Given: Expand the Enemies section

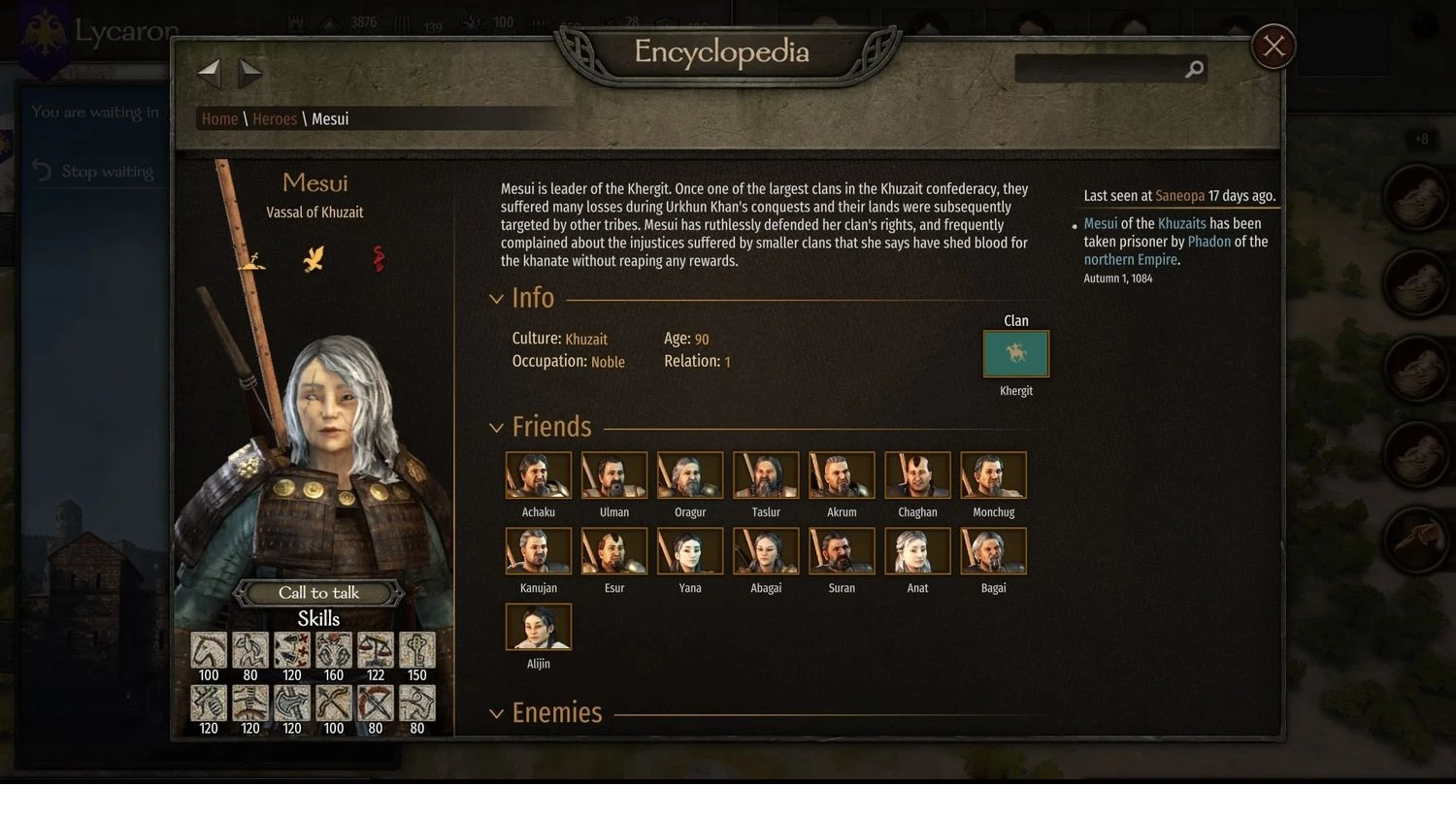Looking at the screenshot, I should (x=497, y=713).
